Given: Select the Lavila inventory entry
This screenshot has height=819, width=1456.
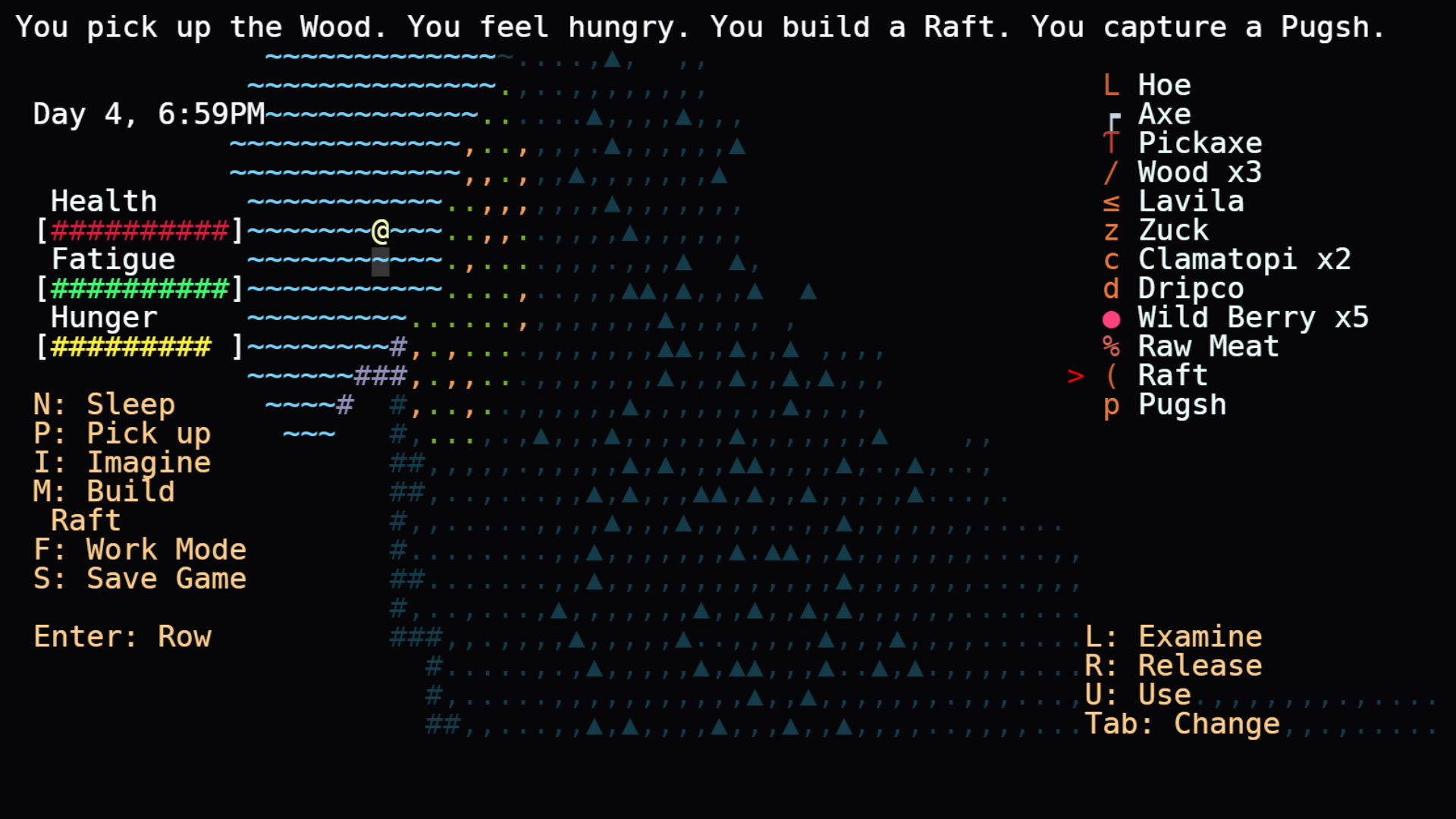Looking at the screenshot, I should tap(1191, 202).
